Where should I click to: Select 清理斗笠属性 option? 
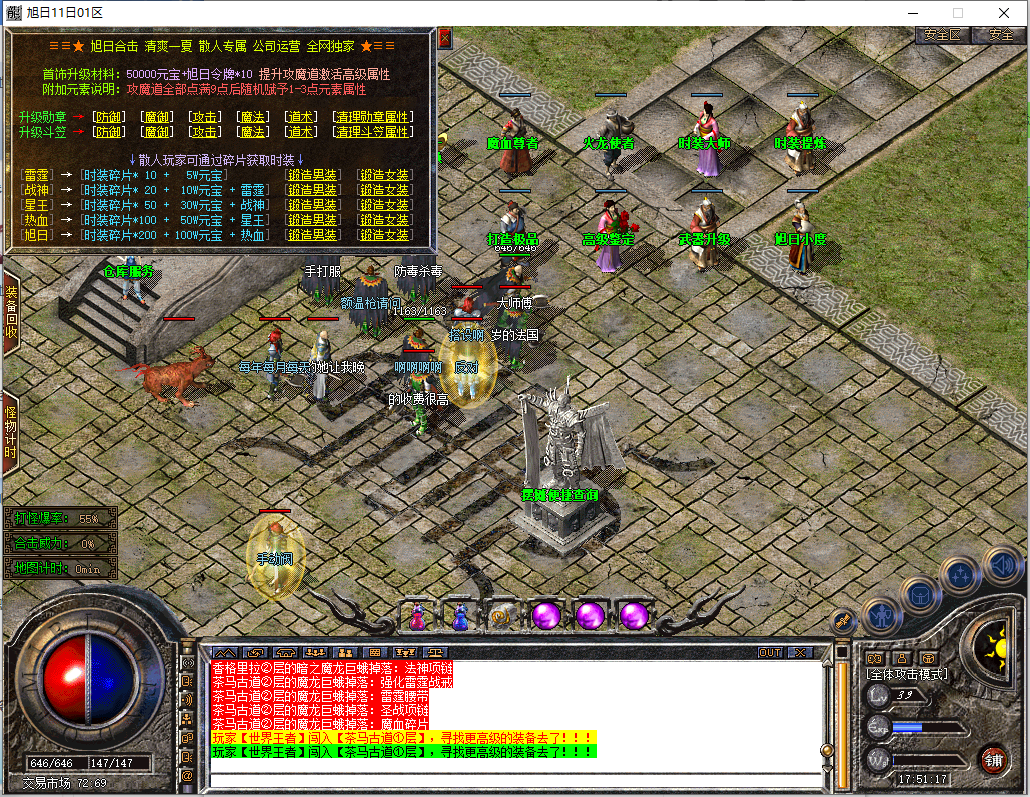372,132
